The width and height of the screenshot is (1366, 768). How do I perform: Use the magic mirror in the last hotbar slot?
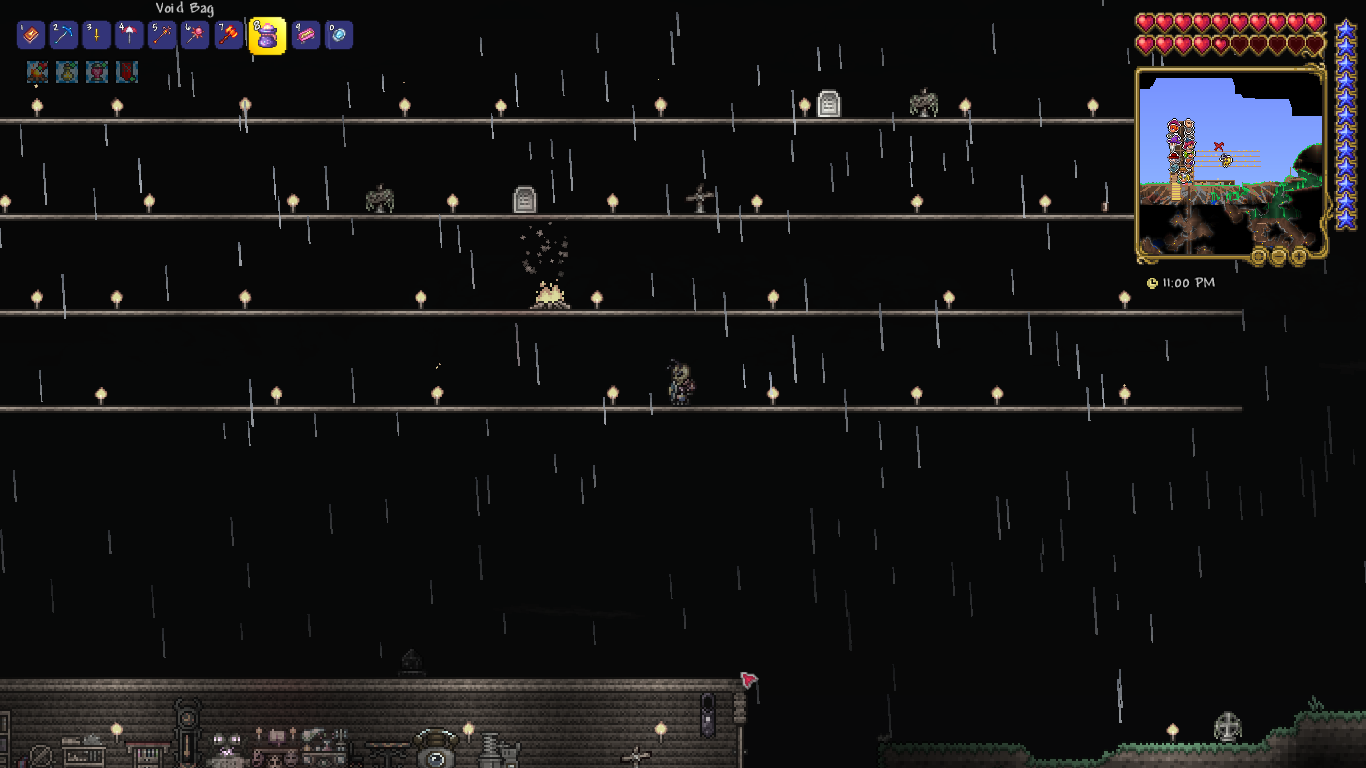click(339, 36)
